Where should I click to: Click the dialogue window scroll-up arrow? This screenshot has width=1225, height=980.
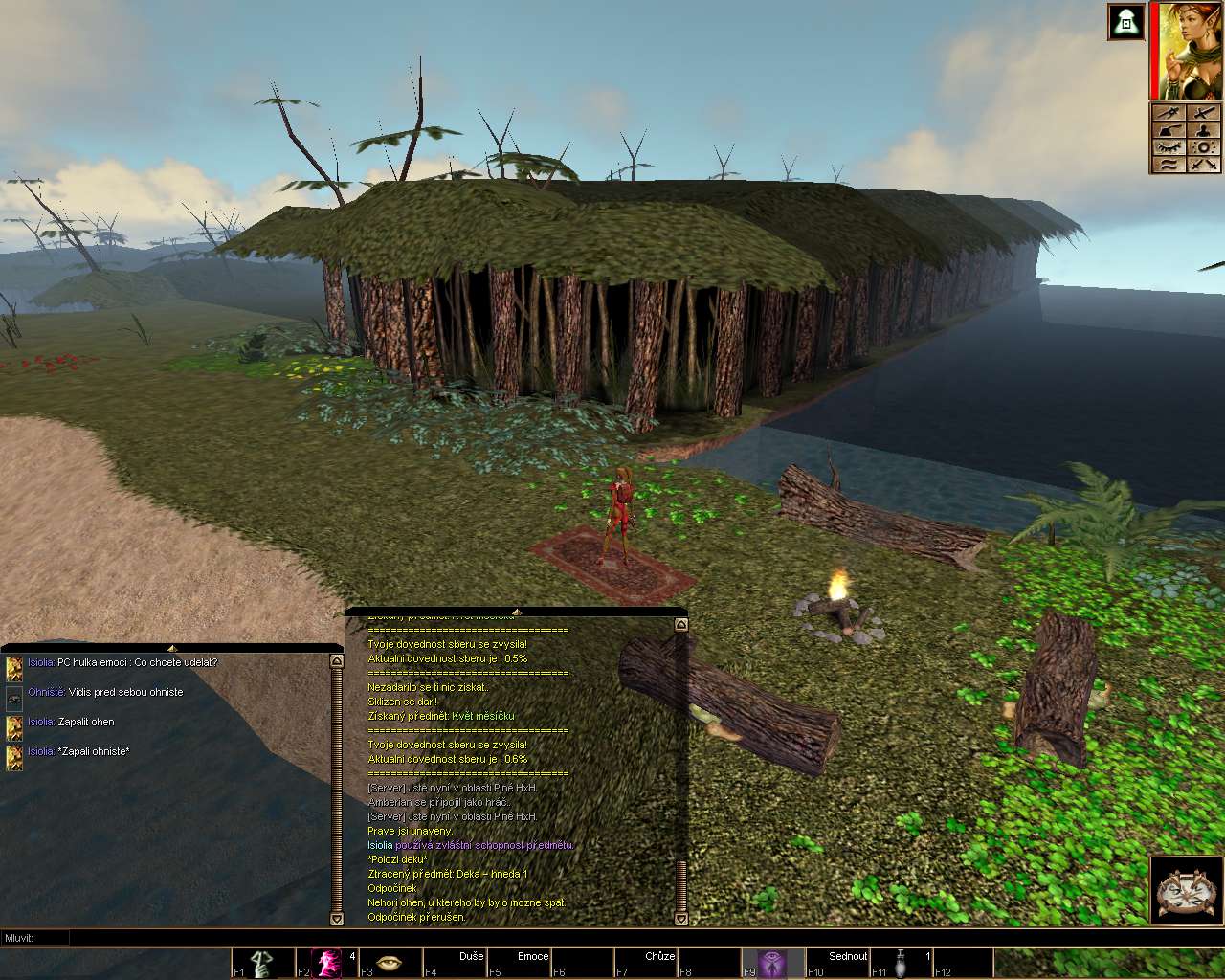pos(336,661)
